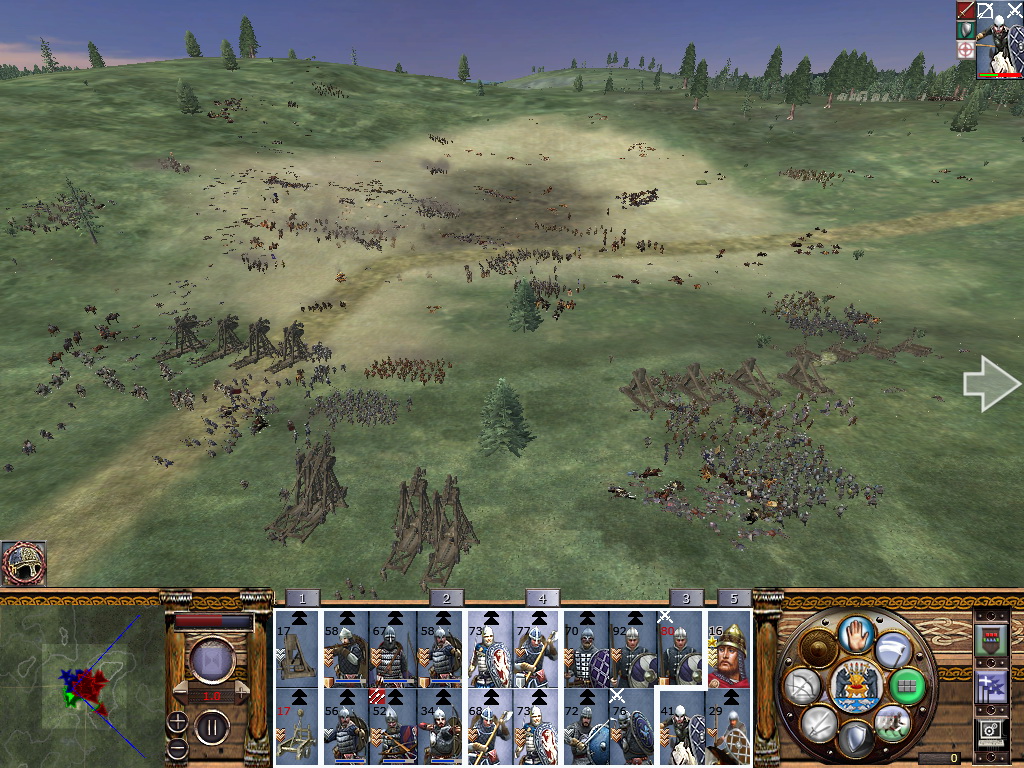Pause the battle
This screenshot has width=1024, height=768.
click(211, 726)
